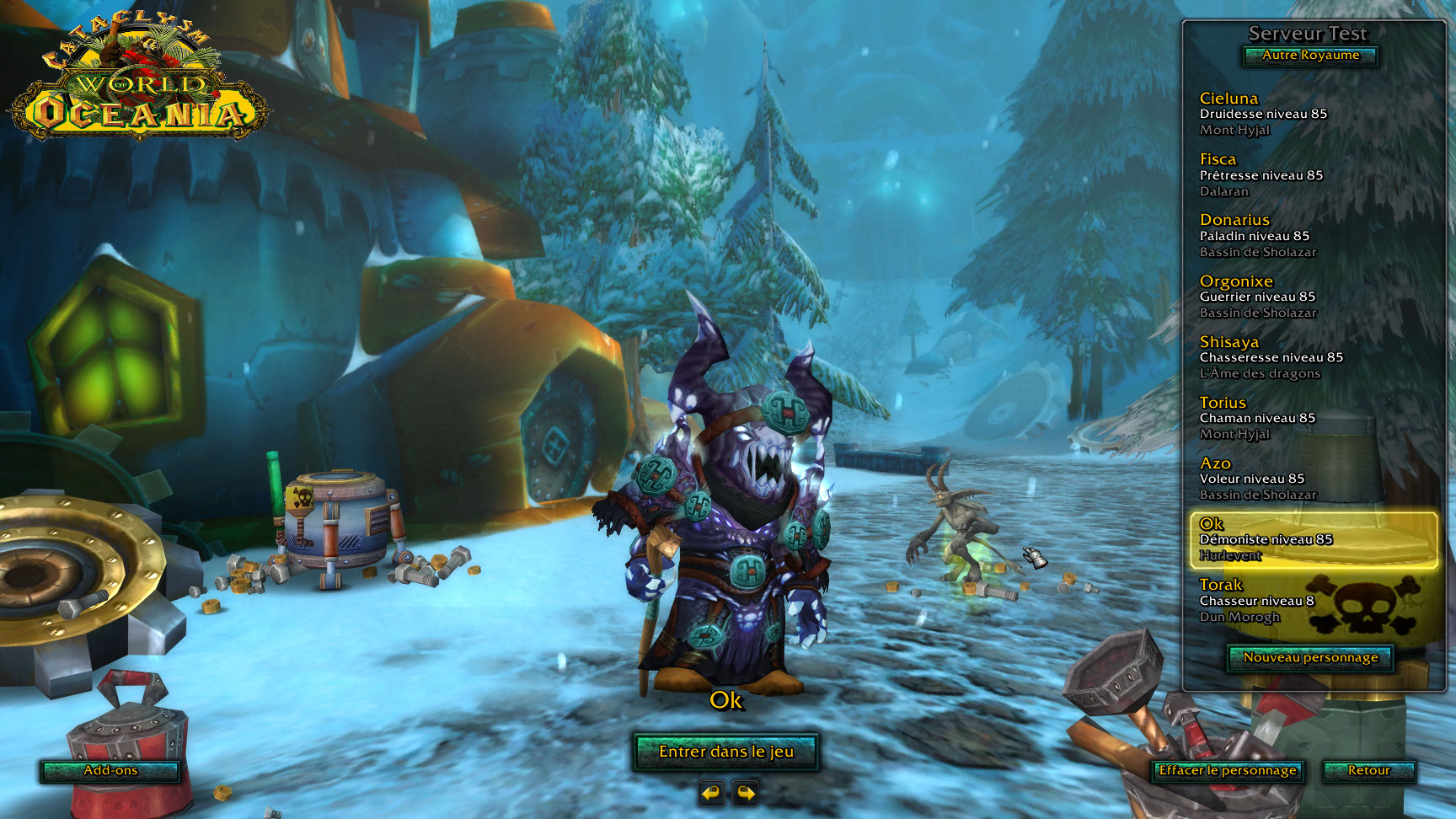
Task: Choose Autre Royaume to change realm
Action: (1310, 56)
